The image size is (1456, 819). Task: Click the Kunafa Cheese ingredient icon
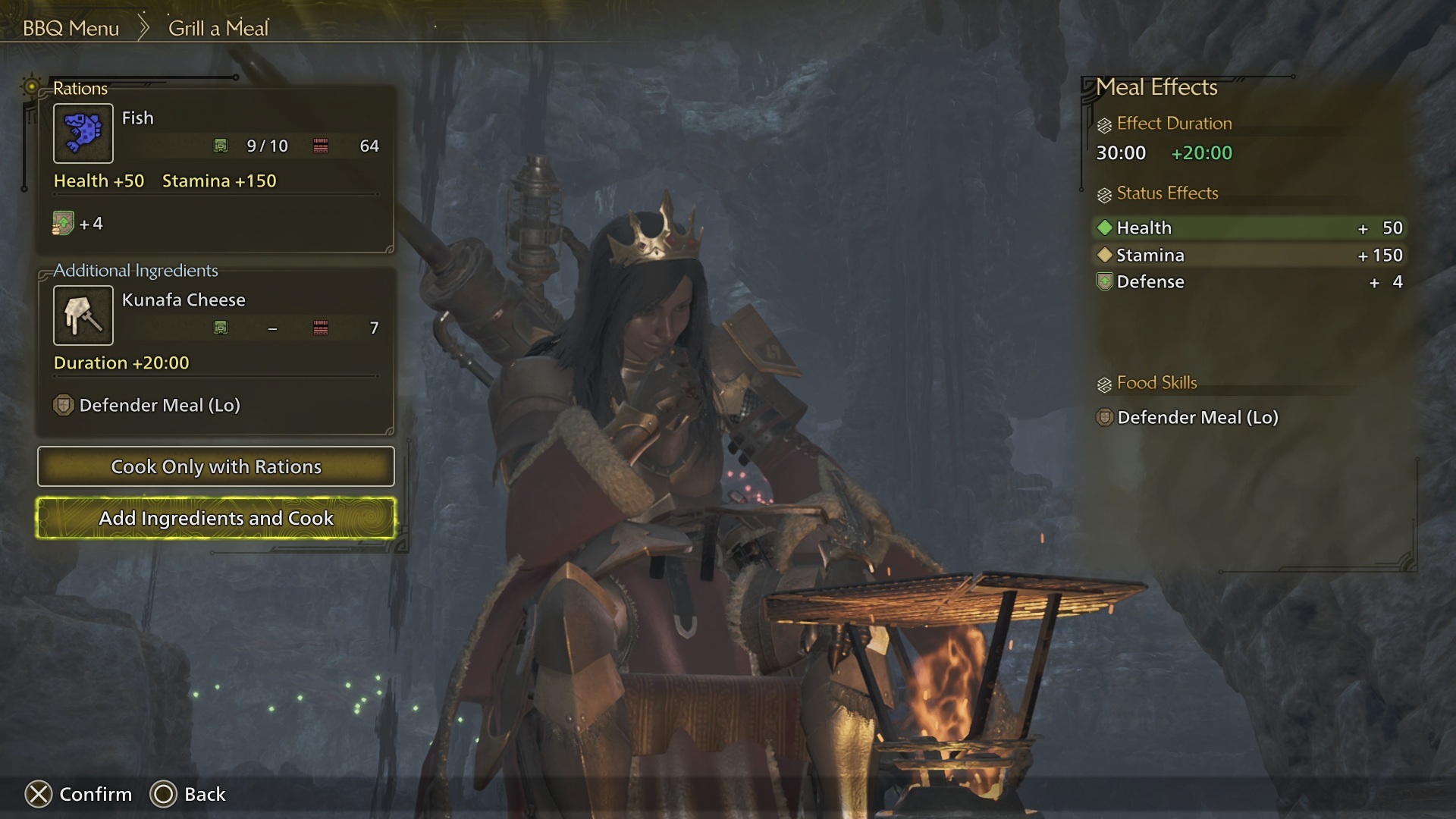83,315
